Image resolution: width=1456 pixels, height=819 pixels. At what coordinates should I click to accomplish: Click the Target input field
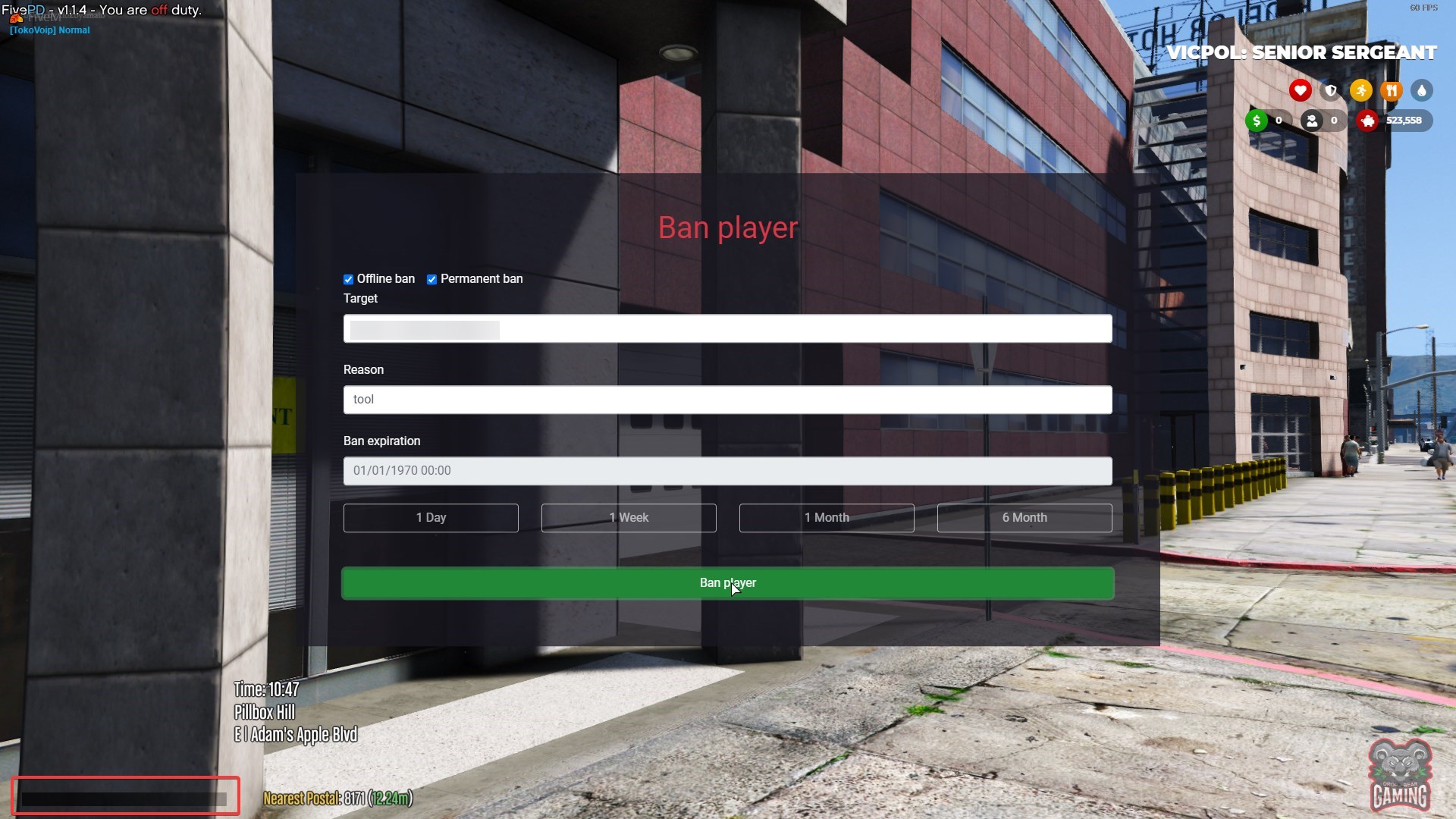click(x=727, y=328)
